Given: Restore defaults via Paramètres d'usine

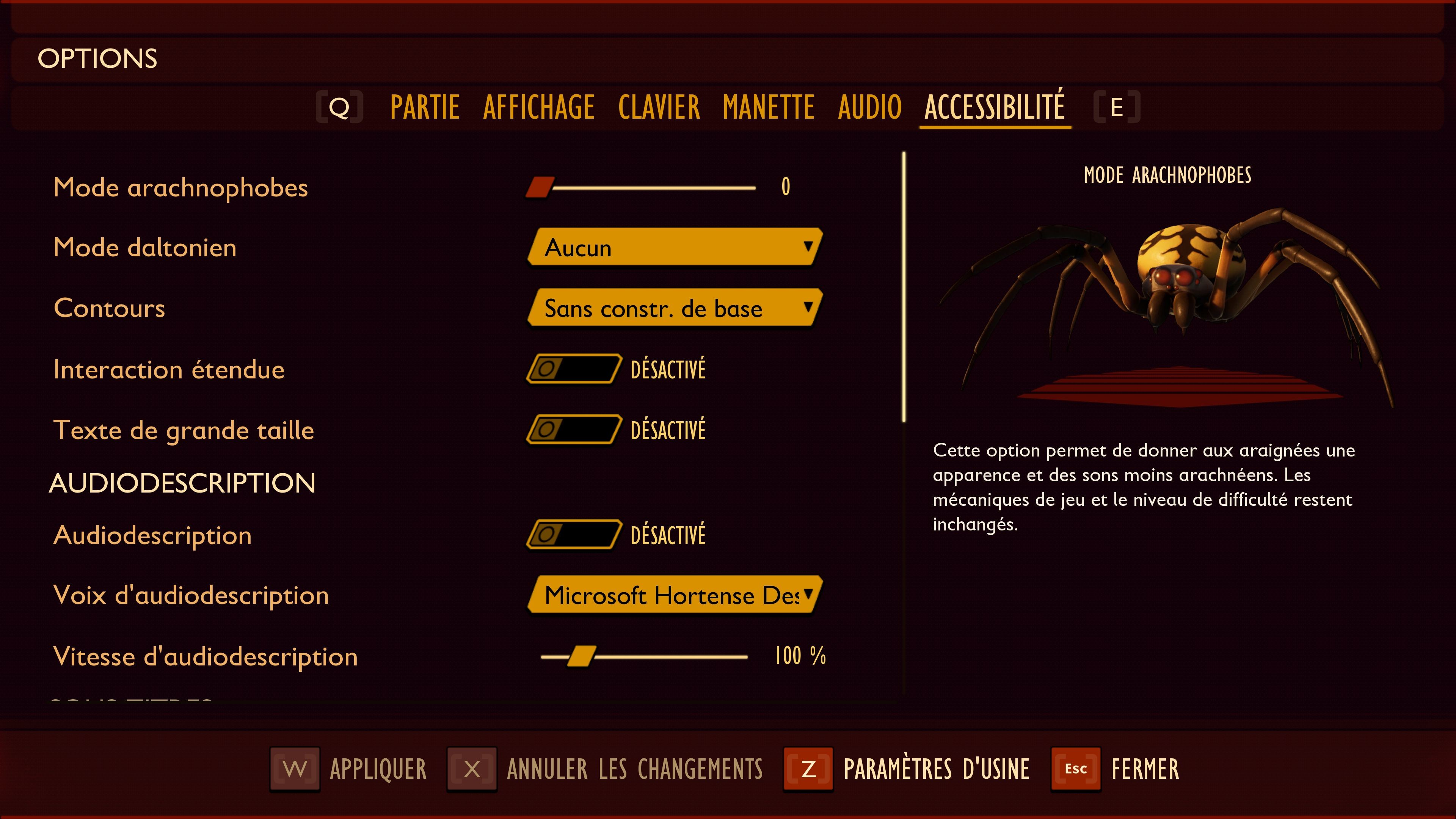Looking at the screenshot, I should tap(937, 769).
